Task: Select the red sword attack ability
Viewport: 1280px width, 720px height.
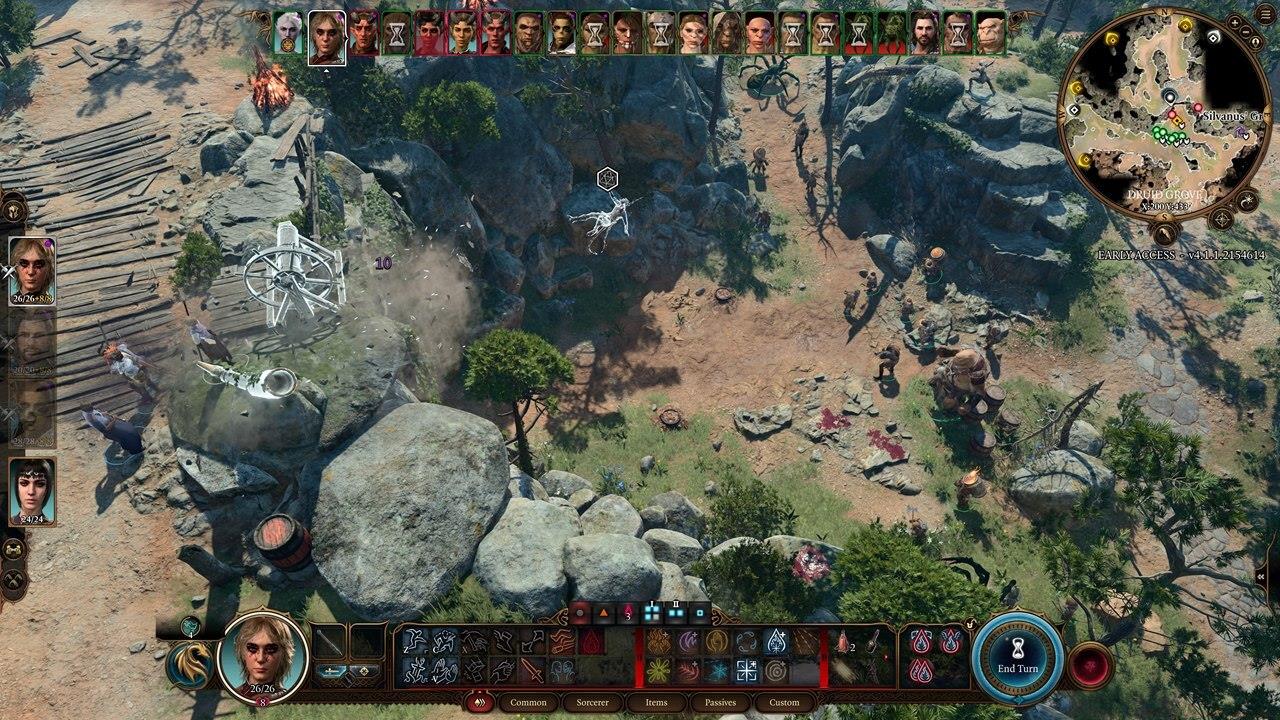Action: tap(533, 670)
